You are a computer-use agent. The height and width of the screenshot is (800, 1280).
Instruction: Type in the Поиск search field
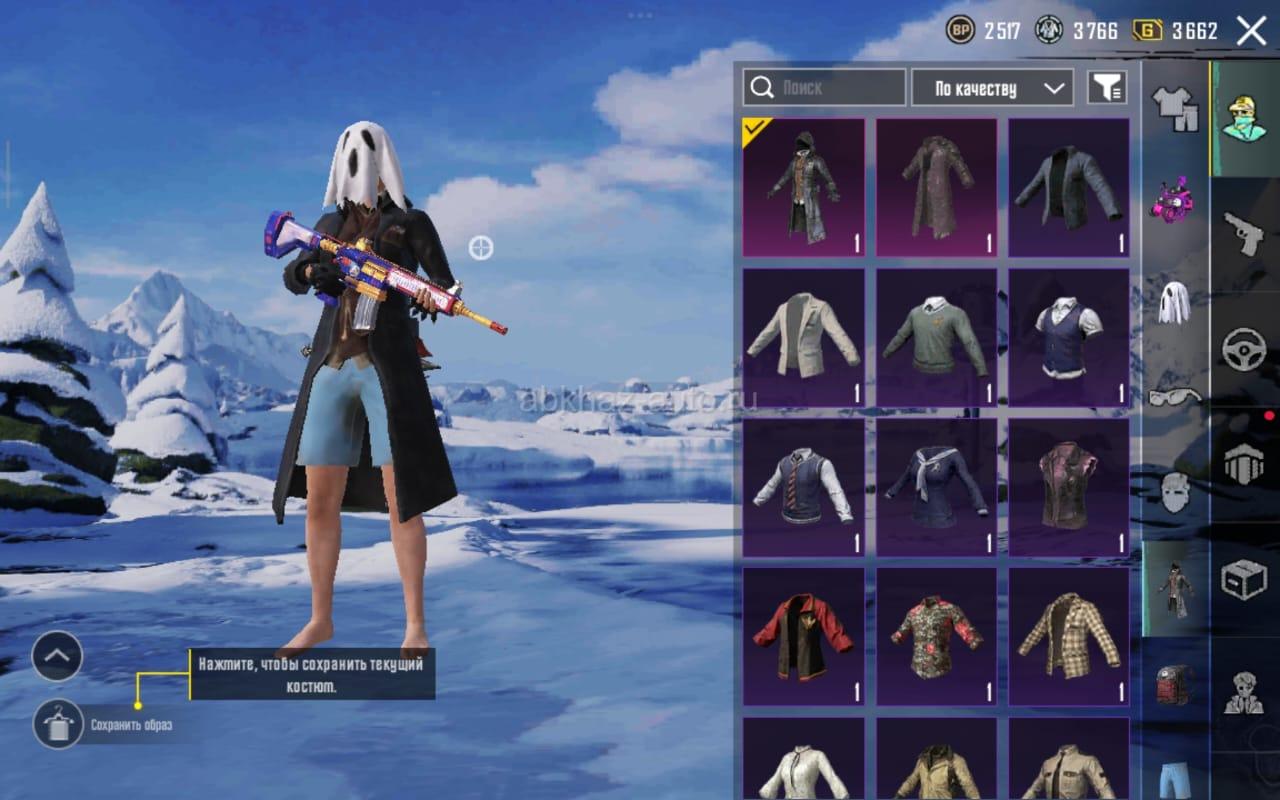click(x=838, y=88)
